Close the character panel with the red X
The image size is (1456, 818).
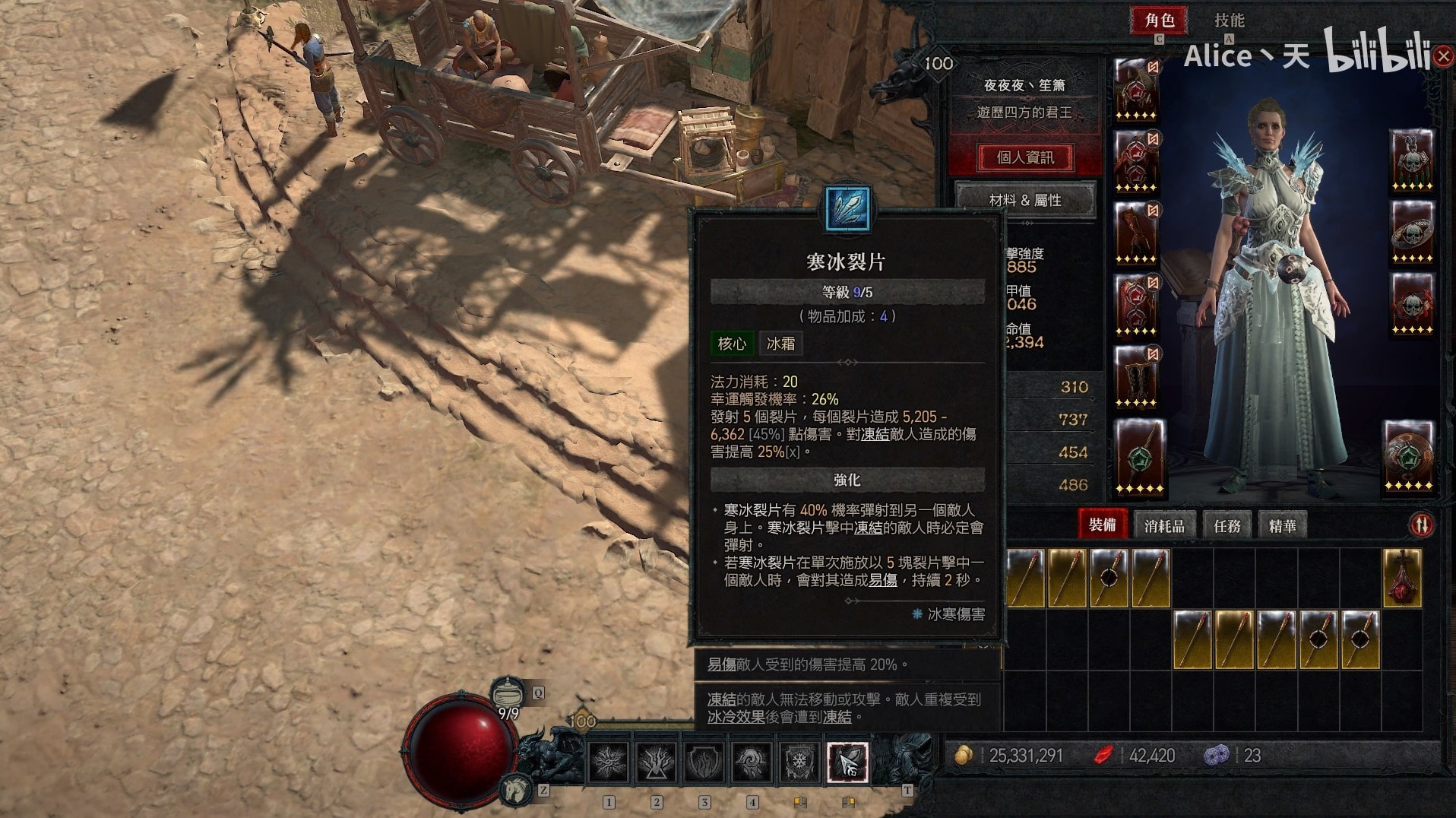point(1442,56)
